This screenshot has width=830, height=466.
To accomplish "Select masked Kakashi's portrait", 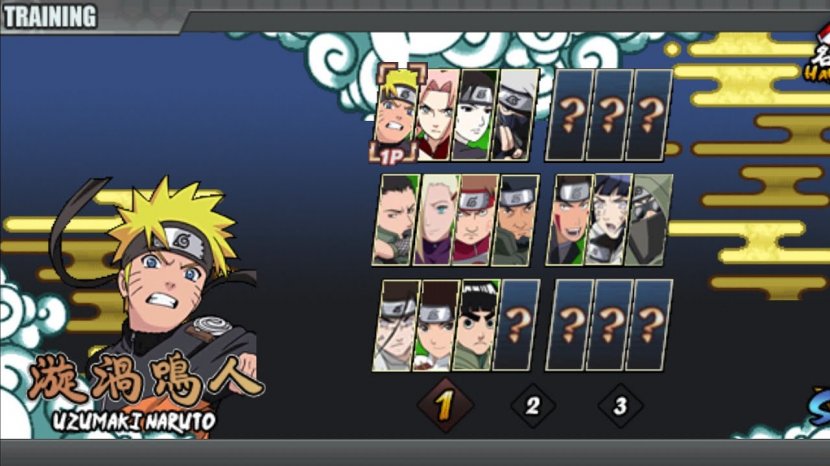I will [x=516, y=114].
